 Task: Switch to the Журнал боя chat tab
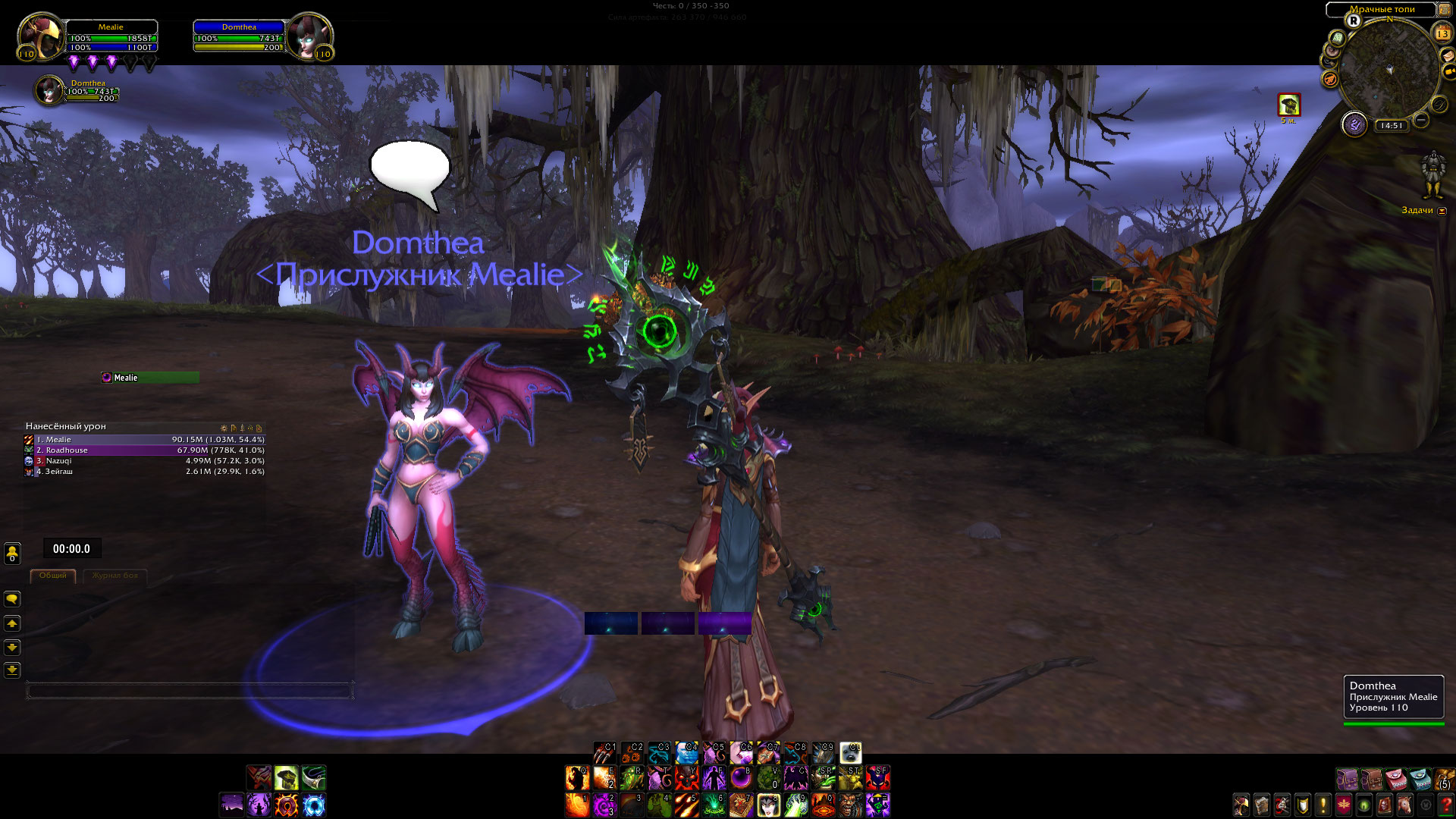pos(115,576)
